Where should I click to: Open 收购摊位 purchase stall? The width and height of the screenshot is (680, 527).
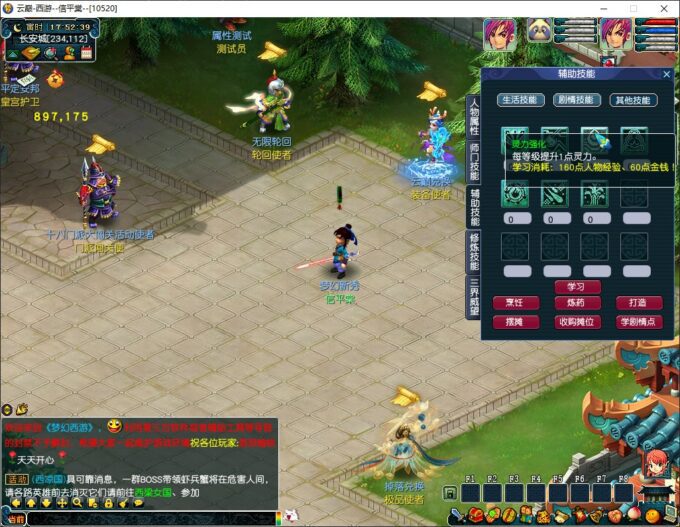click(577, 321)
